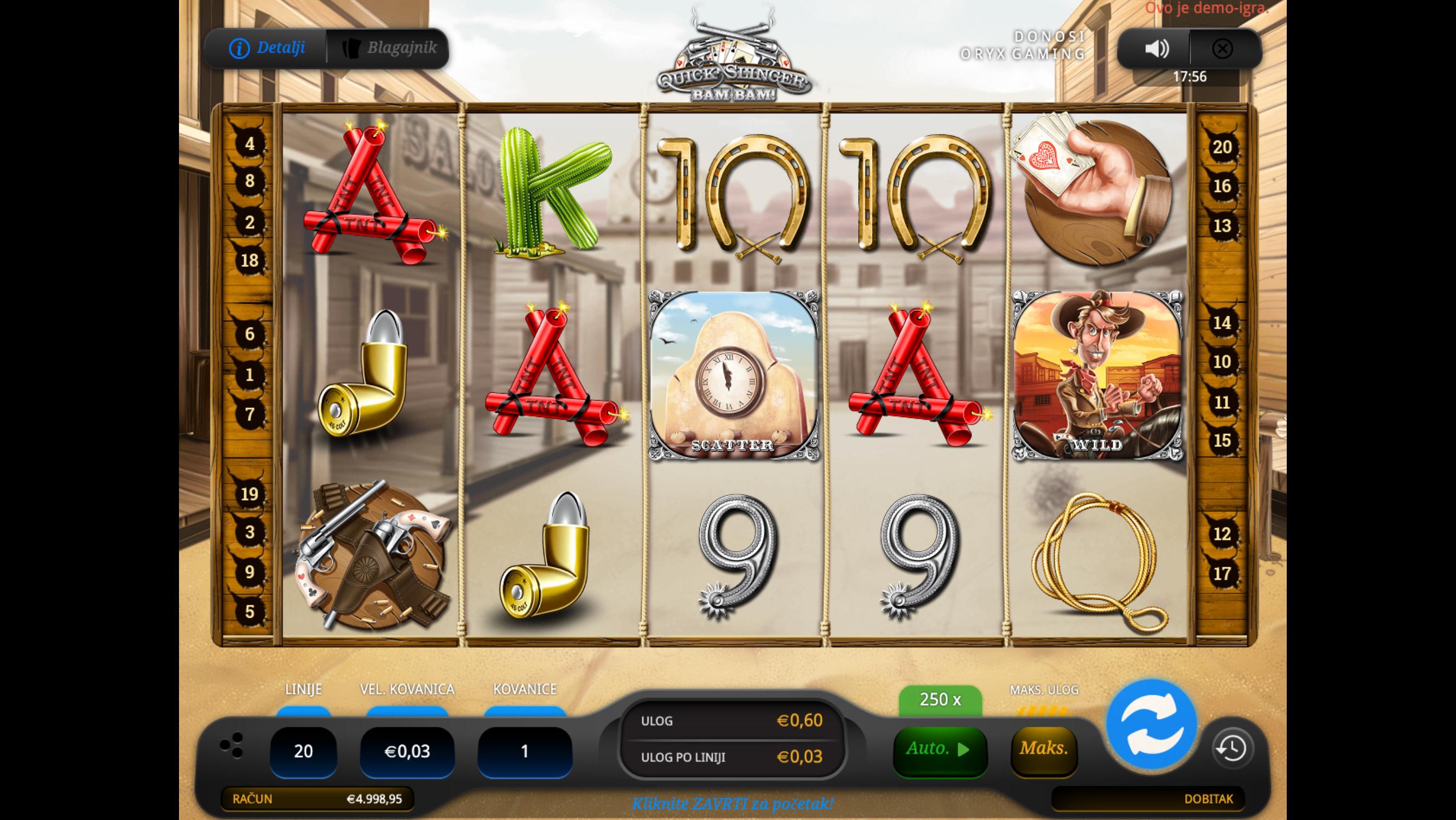The width and height of the screenshot is (1456, 820).
Task: Adjust the coin value €0,03
Action: point(407,751)
